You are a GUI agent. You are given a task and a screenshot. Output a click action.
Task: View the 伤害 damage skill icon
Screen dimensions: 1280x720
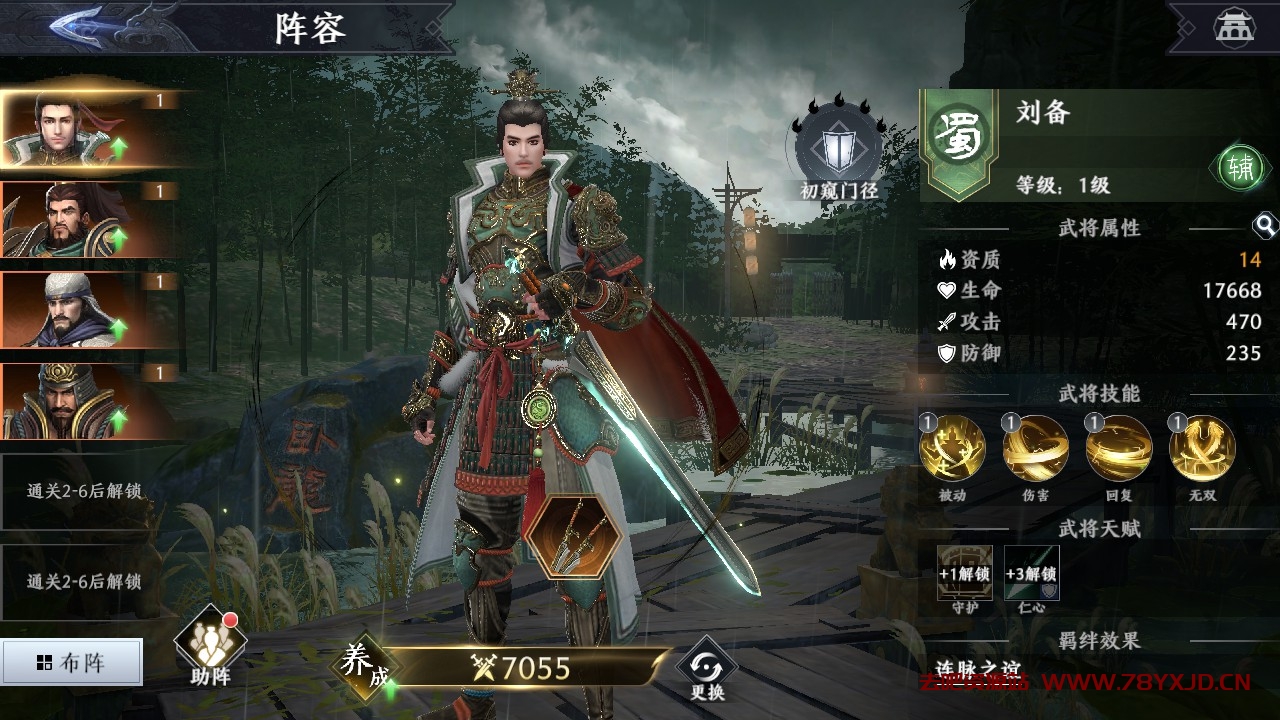tap(1036, 448)
